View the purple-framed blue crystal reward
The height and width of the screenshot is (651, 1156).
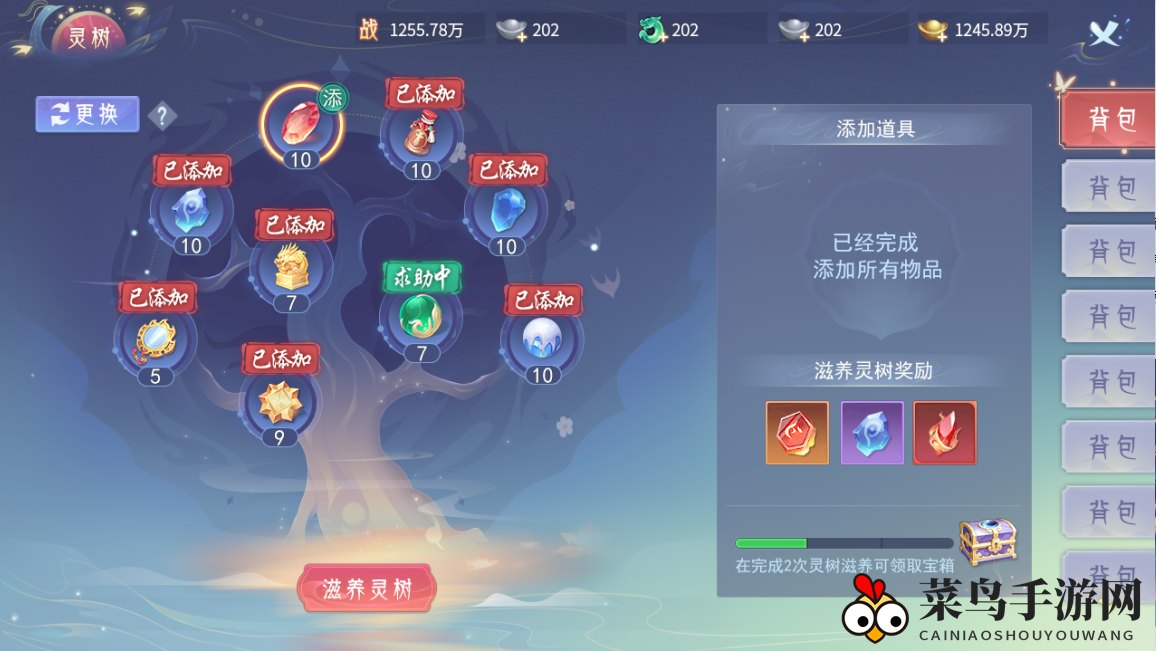click(872, 433)
